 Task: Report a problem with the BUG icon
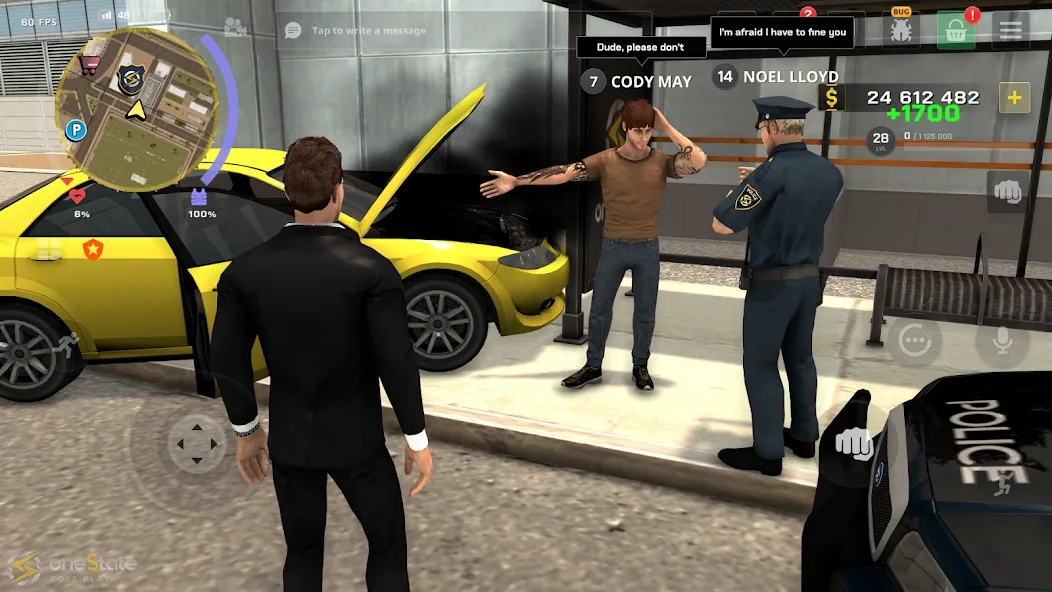(902, 29)
